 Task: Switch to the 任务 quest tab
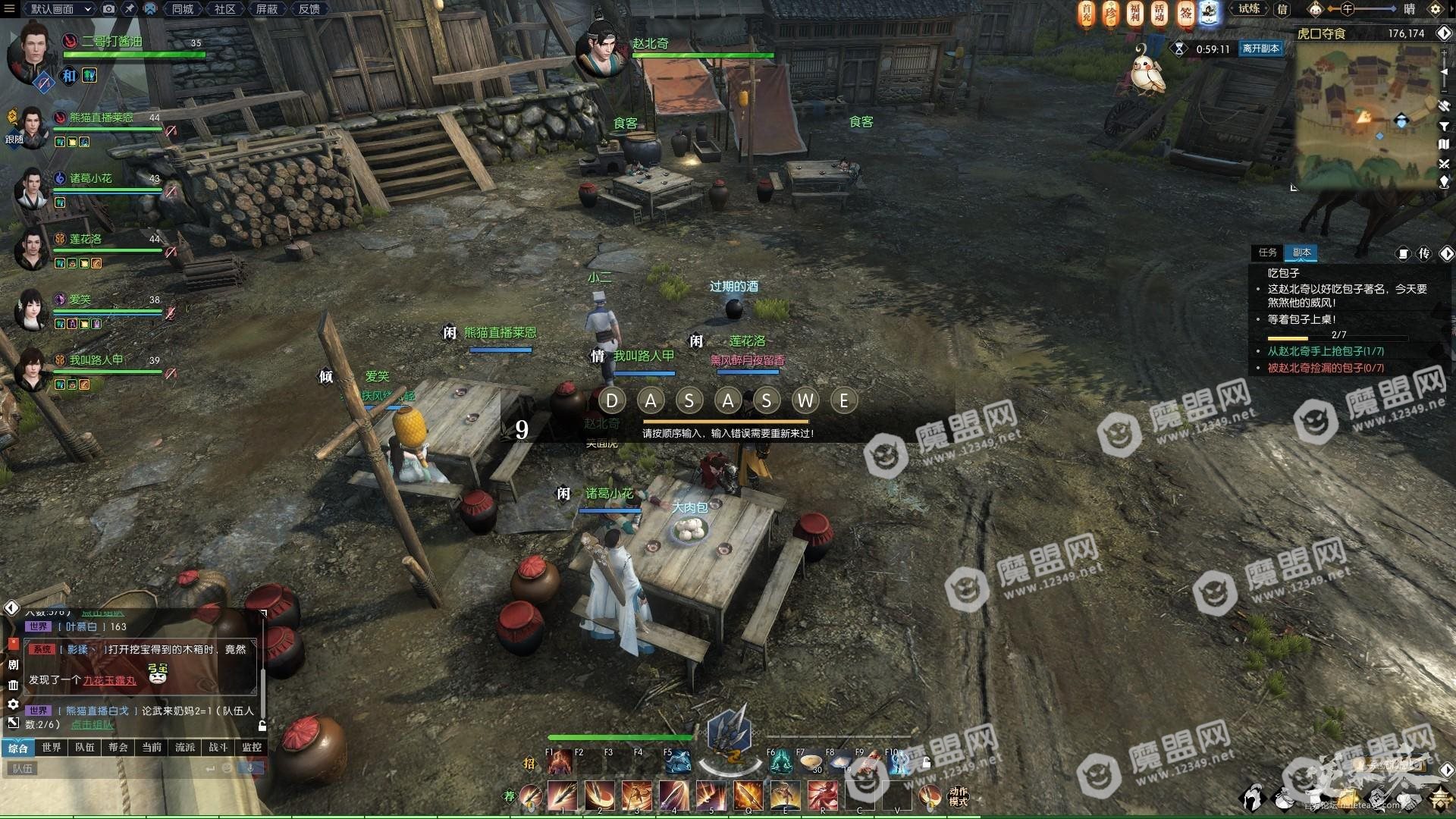click(1267, 253)
